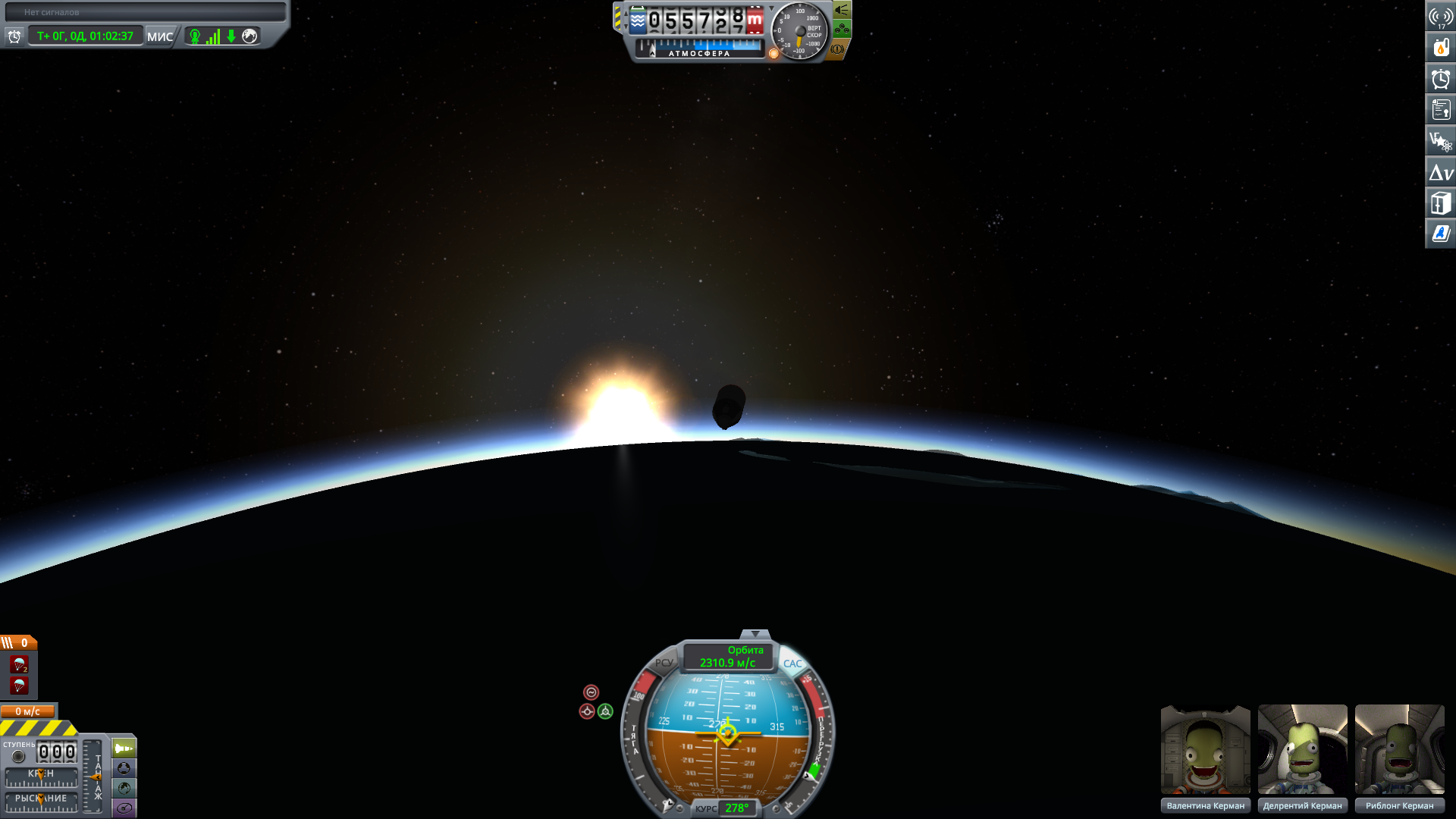The width and height of the screenshot is (1456, 819).
Task: Select Риблонг Керман's crew portrait
Action: (1399, 750)
